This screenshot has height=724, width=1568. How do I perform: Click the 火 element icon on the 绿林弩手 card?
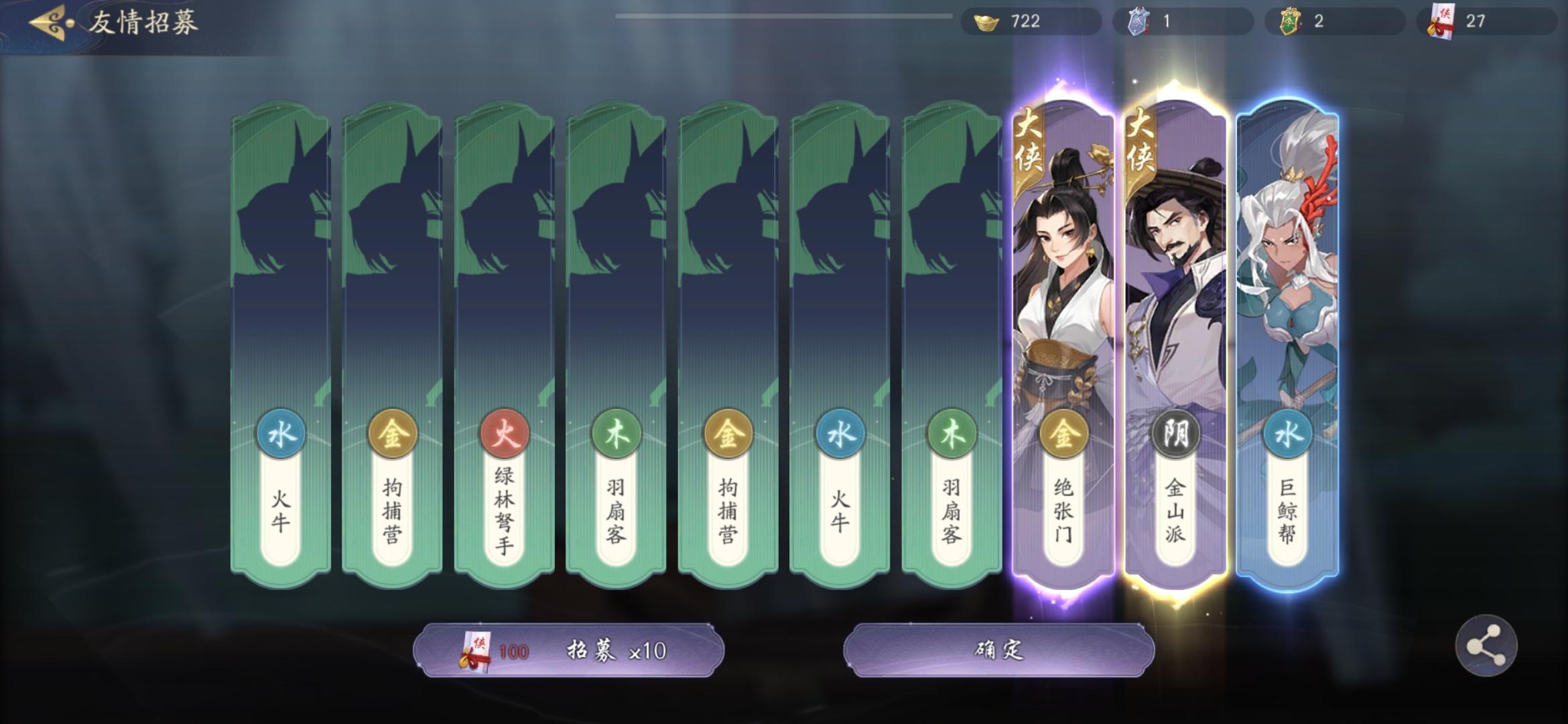pos(503,434)
